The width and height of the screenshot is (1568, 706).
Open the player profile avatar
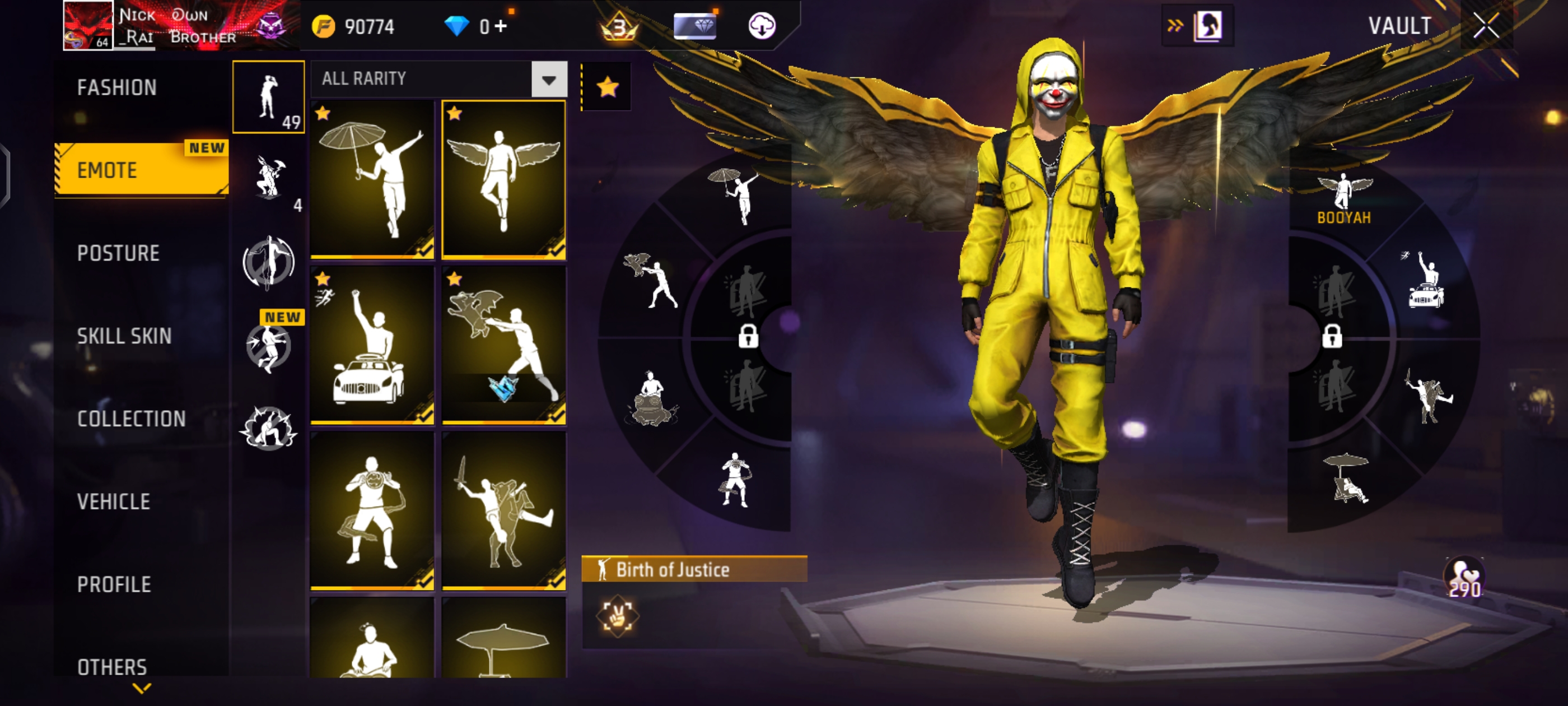(x=88, y=26)
